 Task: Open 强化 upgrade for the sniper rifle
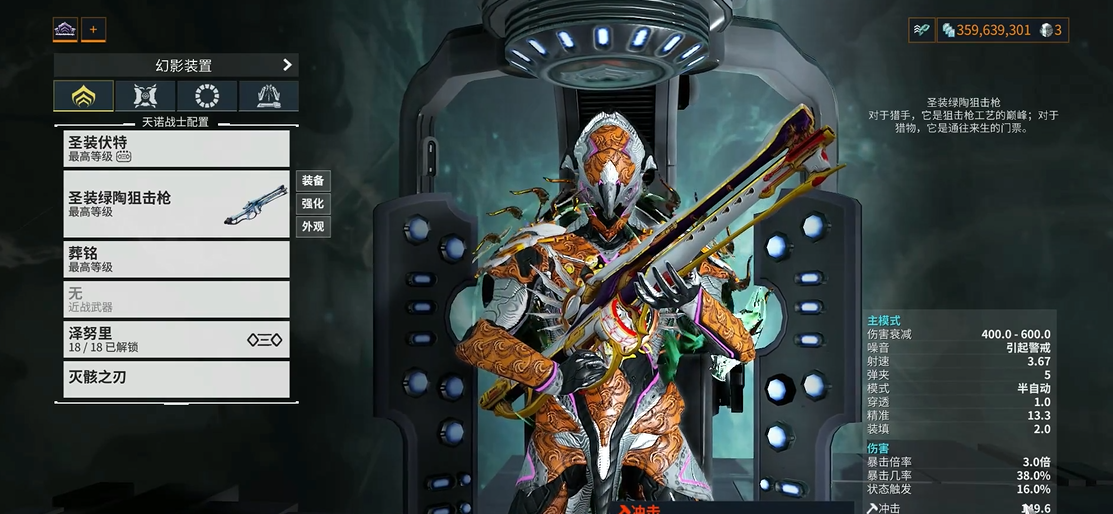[313, 204]
